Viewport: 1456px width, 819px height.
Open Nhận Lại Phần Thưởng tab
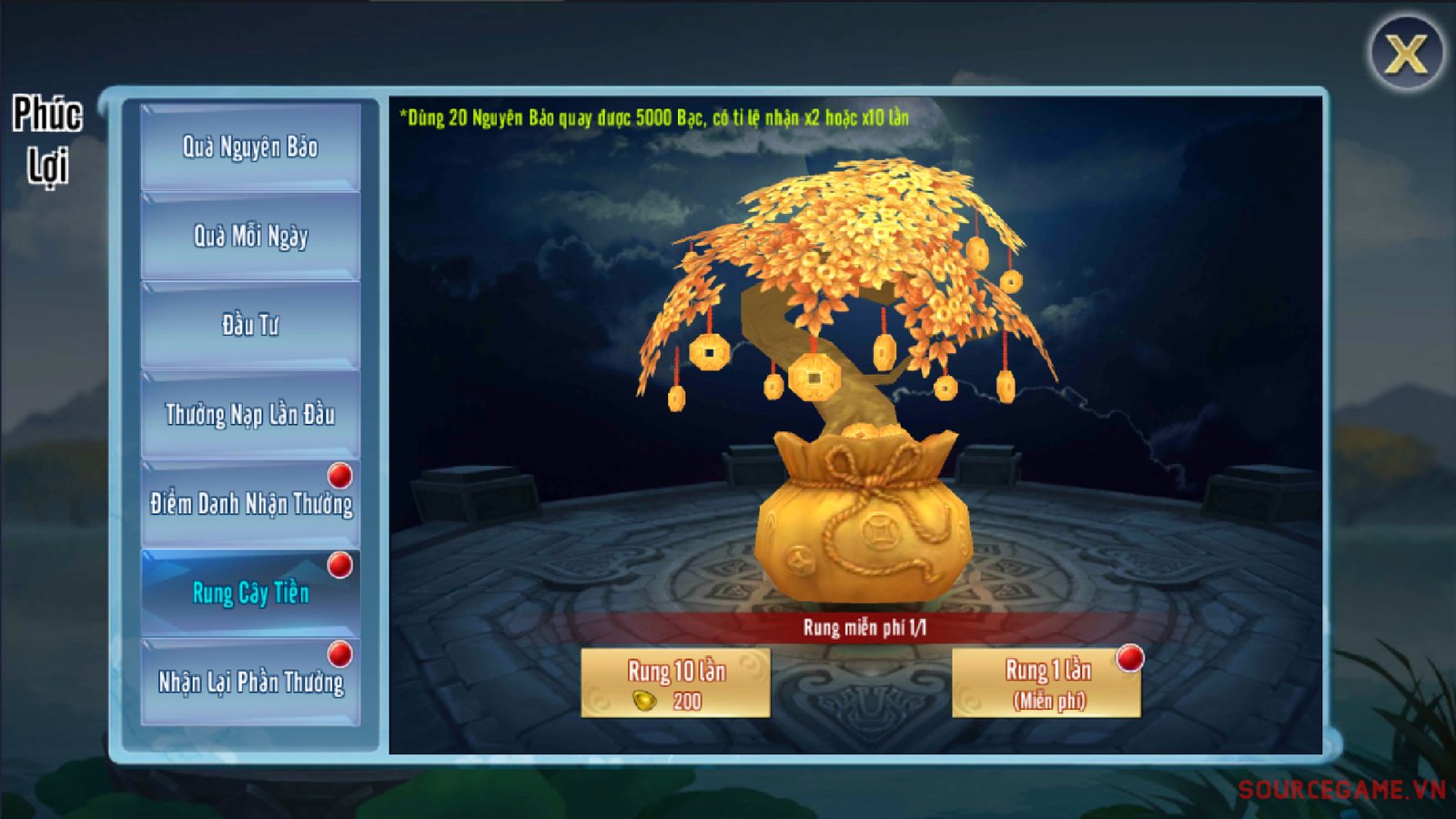(x=250, y=682)
